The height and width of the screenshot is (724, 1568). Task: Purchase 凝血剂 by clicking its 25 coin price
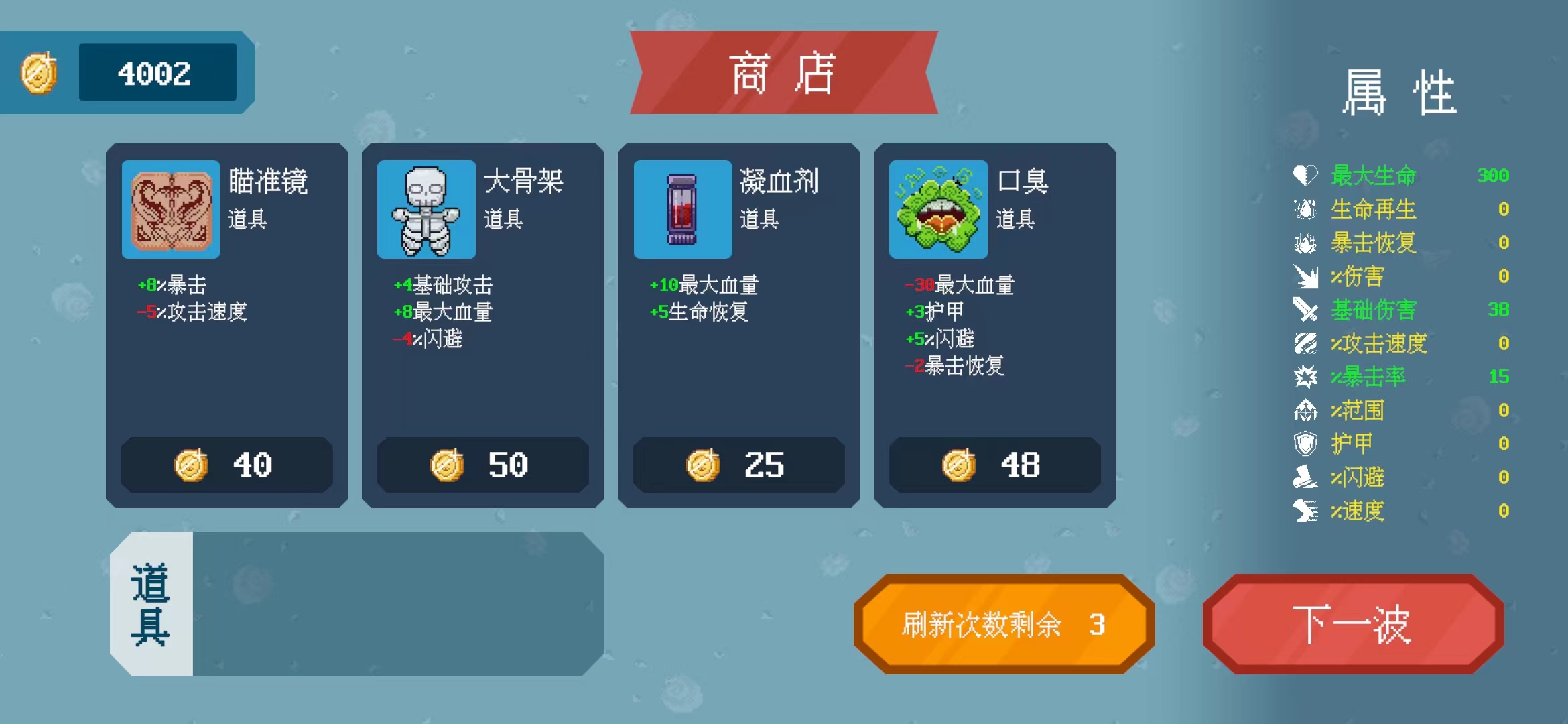[739, 465]
